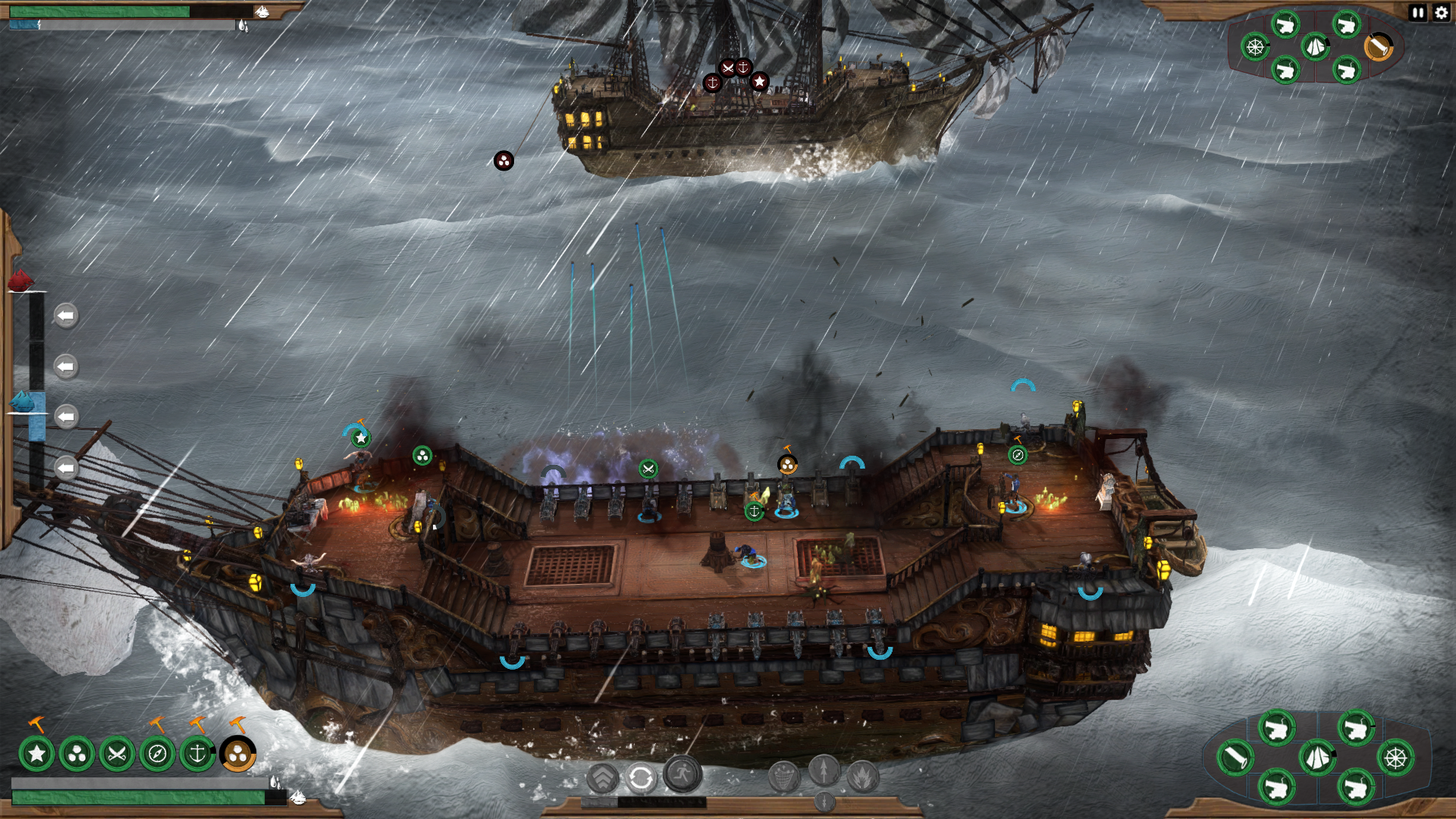This screenshot has width=1456, height=819.
Task: Pause the battle with the pause button
Action: [x=1417, y=12]
